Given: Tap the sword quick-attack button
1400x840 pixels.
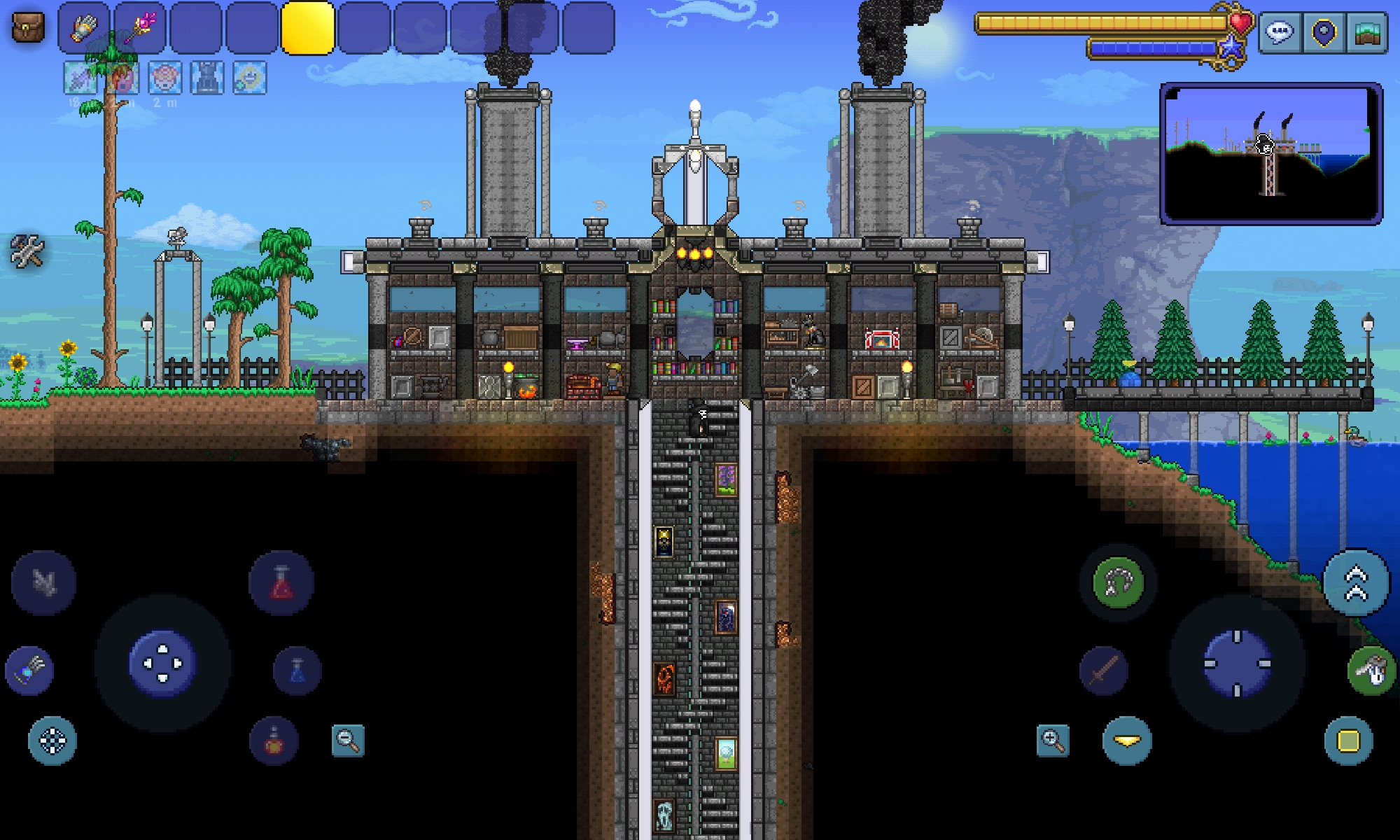Looking at the screenshot, I should 1104,670.
